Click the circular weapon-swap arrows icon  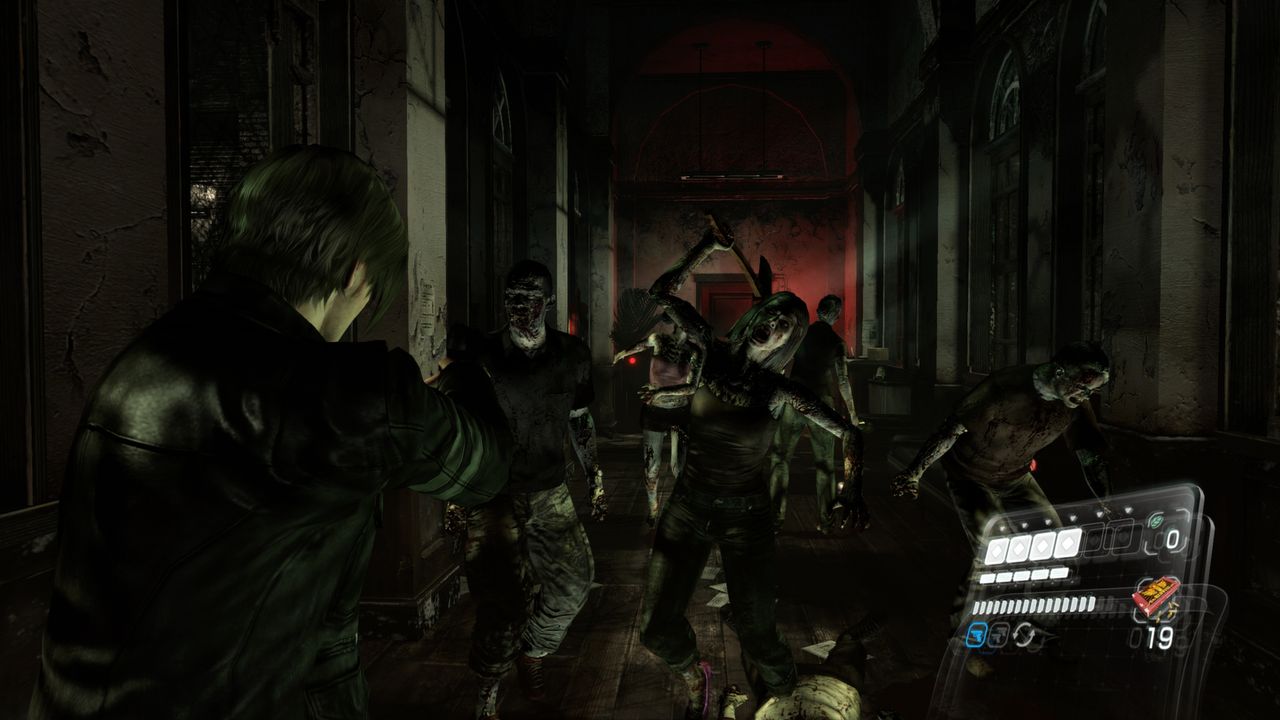coord(1025,633)
